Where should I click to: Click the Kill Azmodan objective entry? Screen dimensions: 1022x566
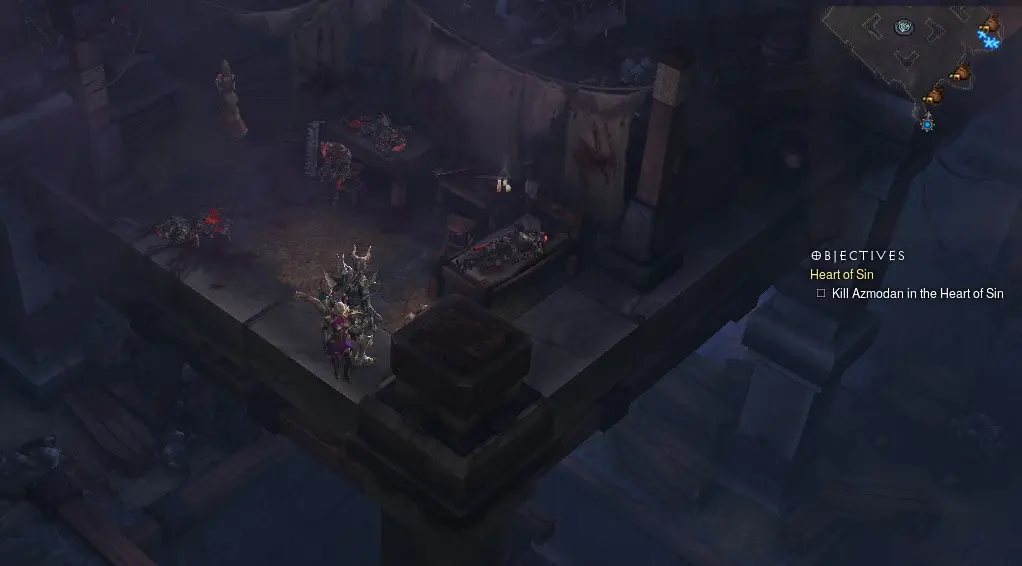pyautogui.click(x=917, y=293)
